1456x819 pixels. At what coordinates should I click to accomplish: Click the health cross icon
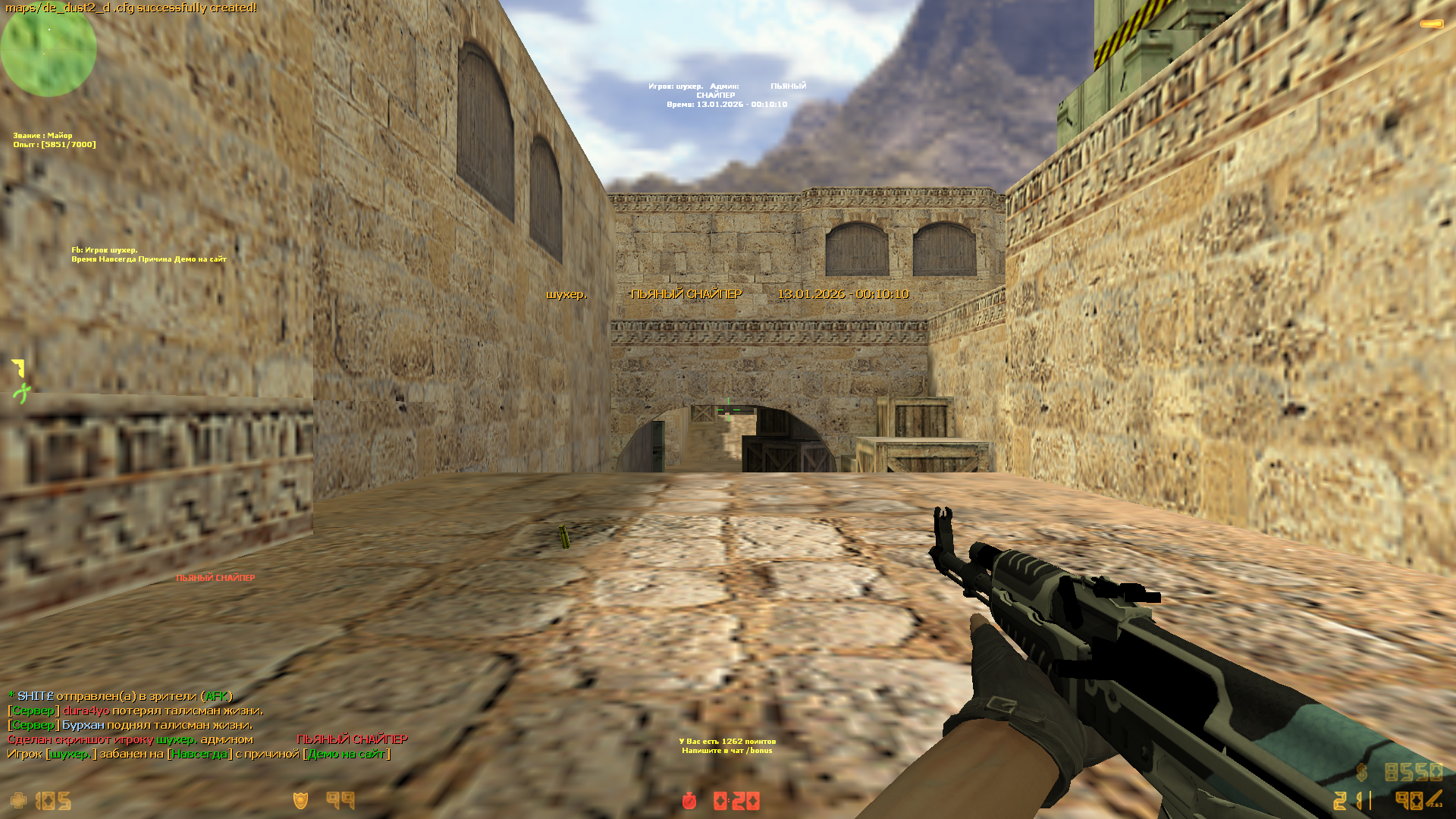(x=18, y=801)
